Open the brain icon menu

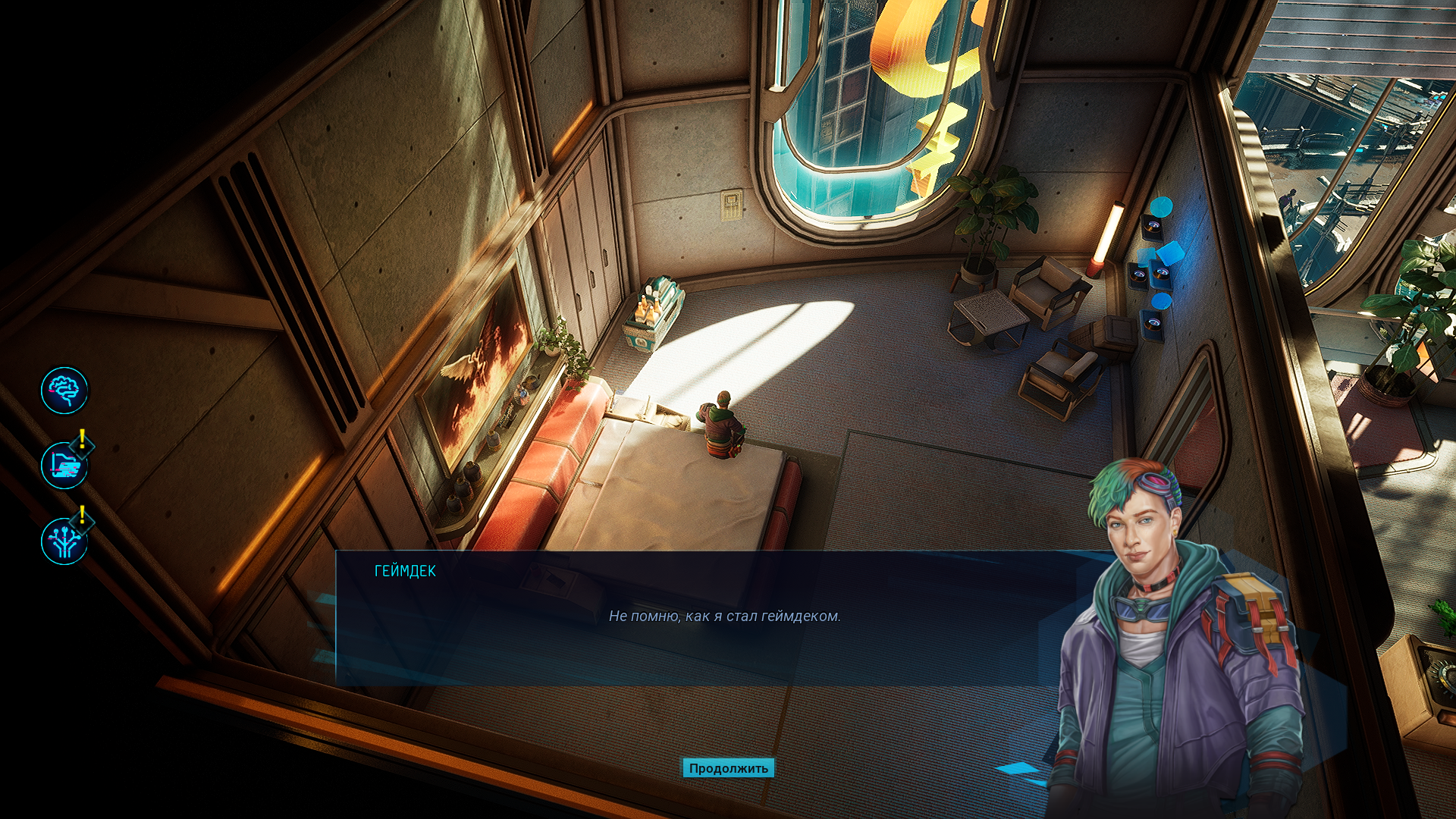click(x=64, y=391)
